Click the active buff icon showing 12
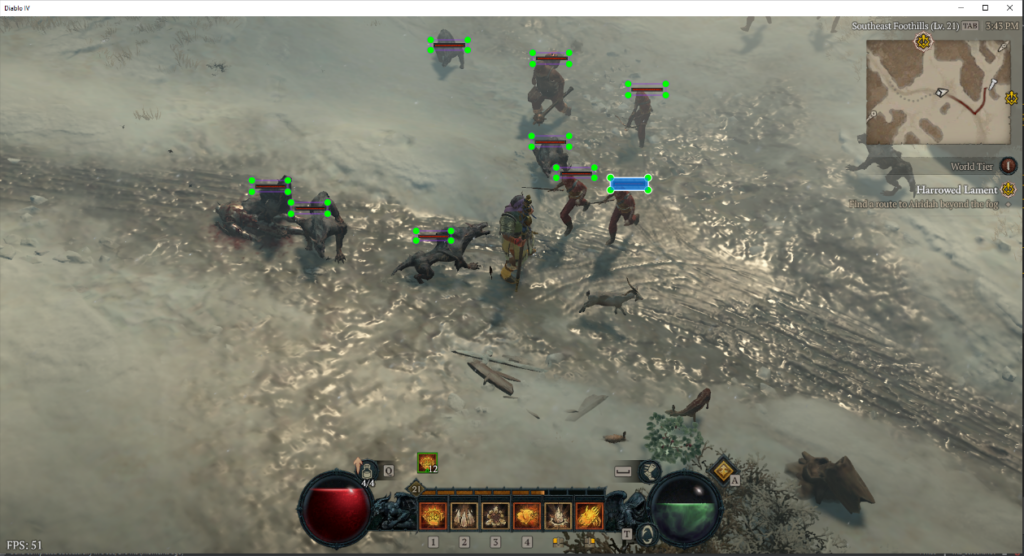 427,463
